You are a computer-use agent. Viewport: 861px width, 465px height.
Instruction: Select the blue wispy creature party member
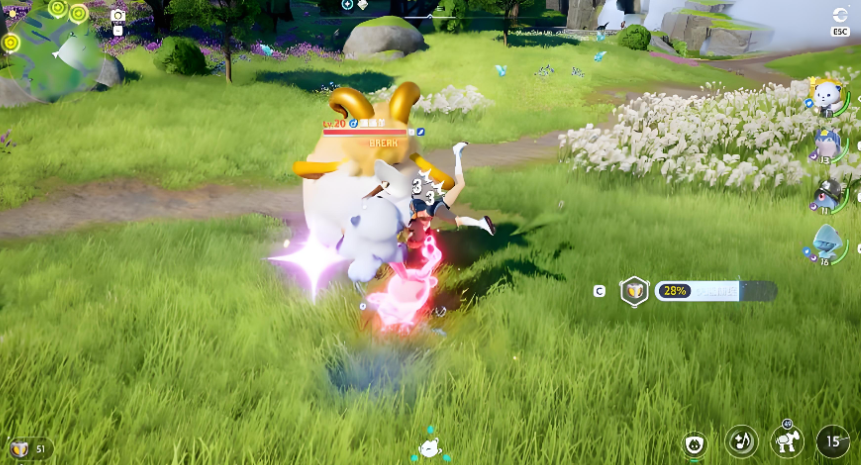coord(829,243)
